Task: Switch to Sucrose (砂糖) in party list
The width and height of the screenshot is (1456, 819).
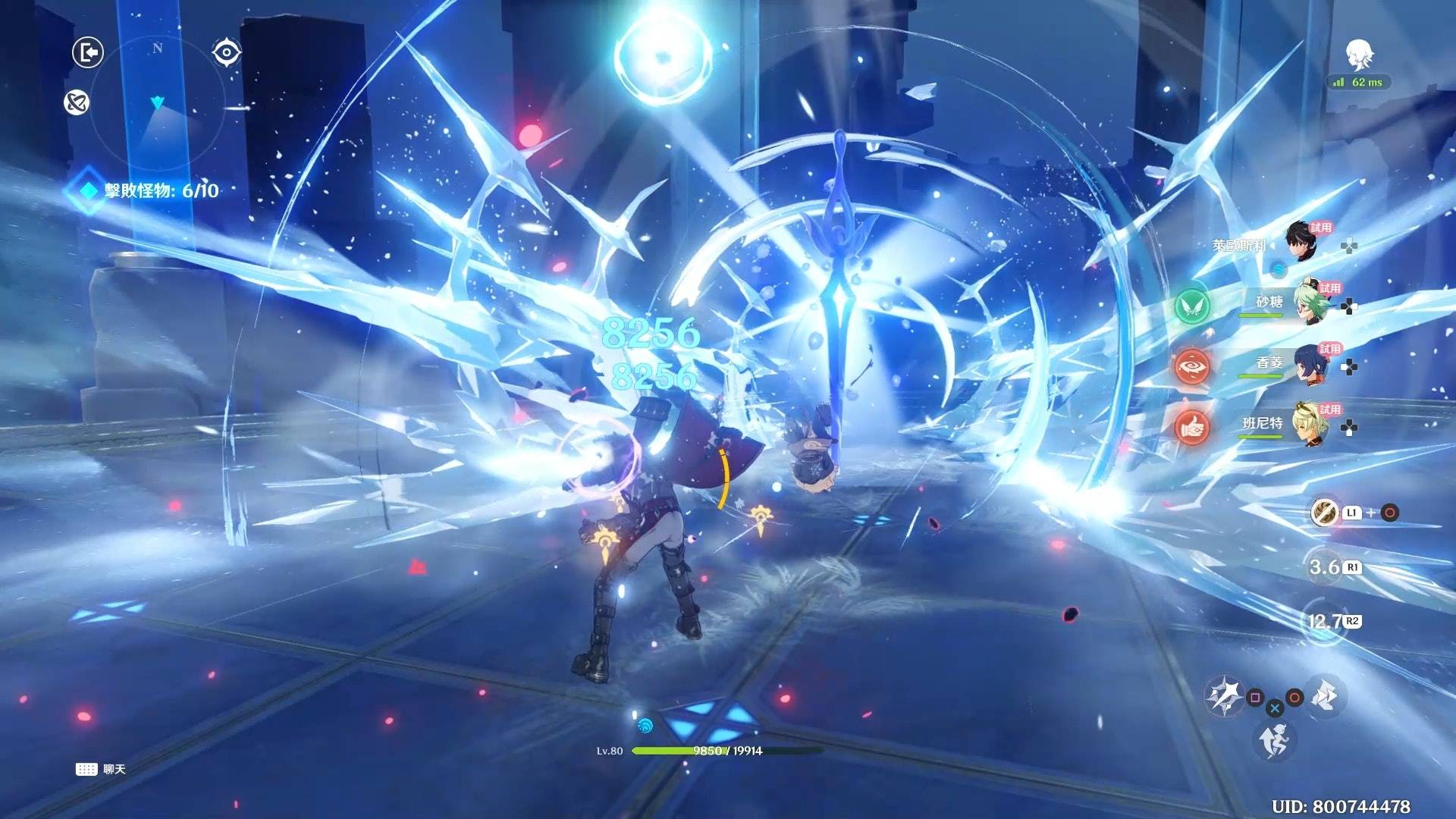Action: [1309, 303]
